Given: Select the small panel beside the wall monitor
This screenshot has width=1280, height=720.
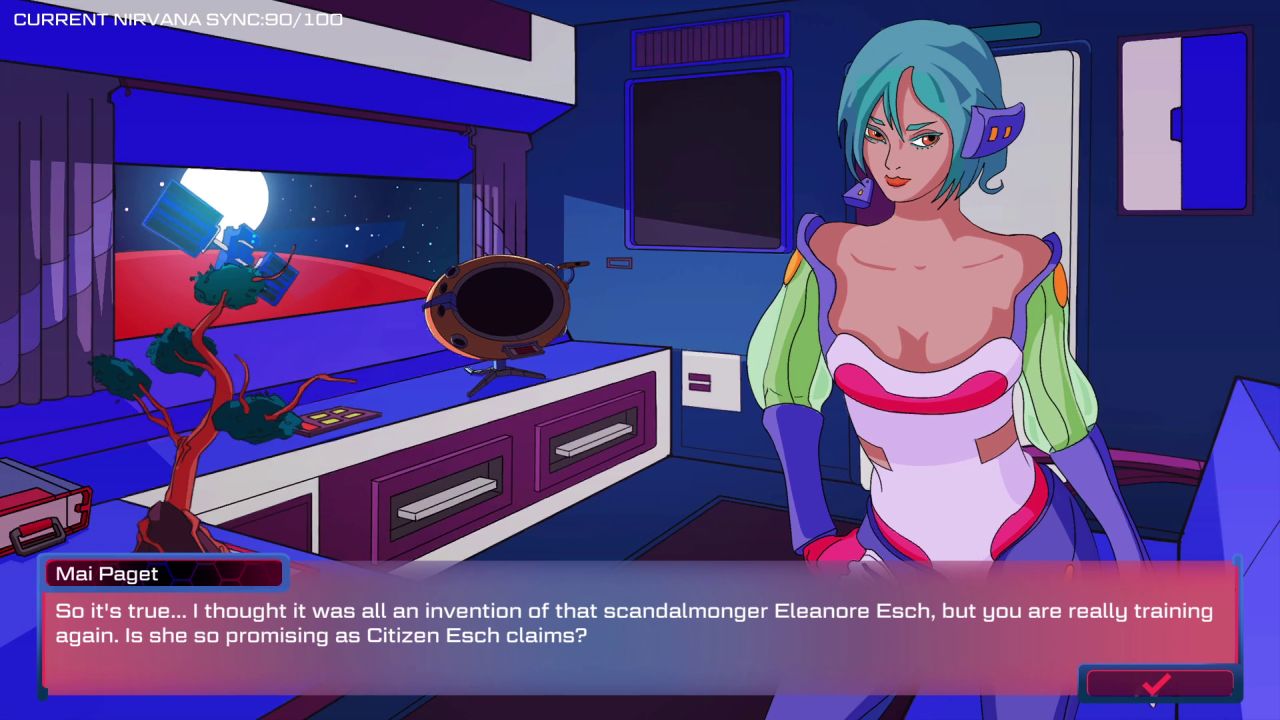Looking at the screenshot, I should click(x=618, y=263).
